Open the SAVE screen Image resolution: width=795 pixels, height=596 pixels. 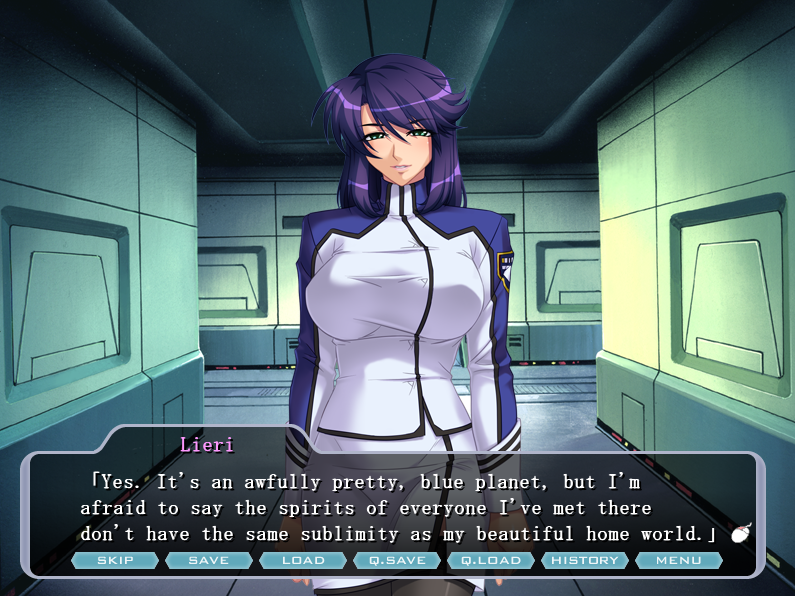click(209, 560)
